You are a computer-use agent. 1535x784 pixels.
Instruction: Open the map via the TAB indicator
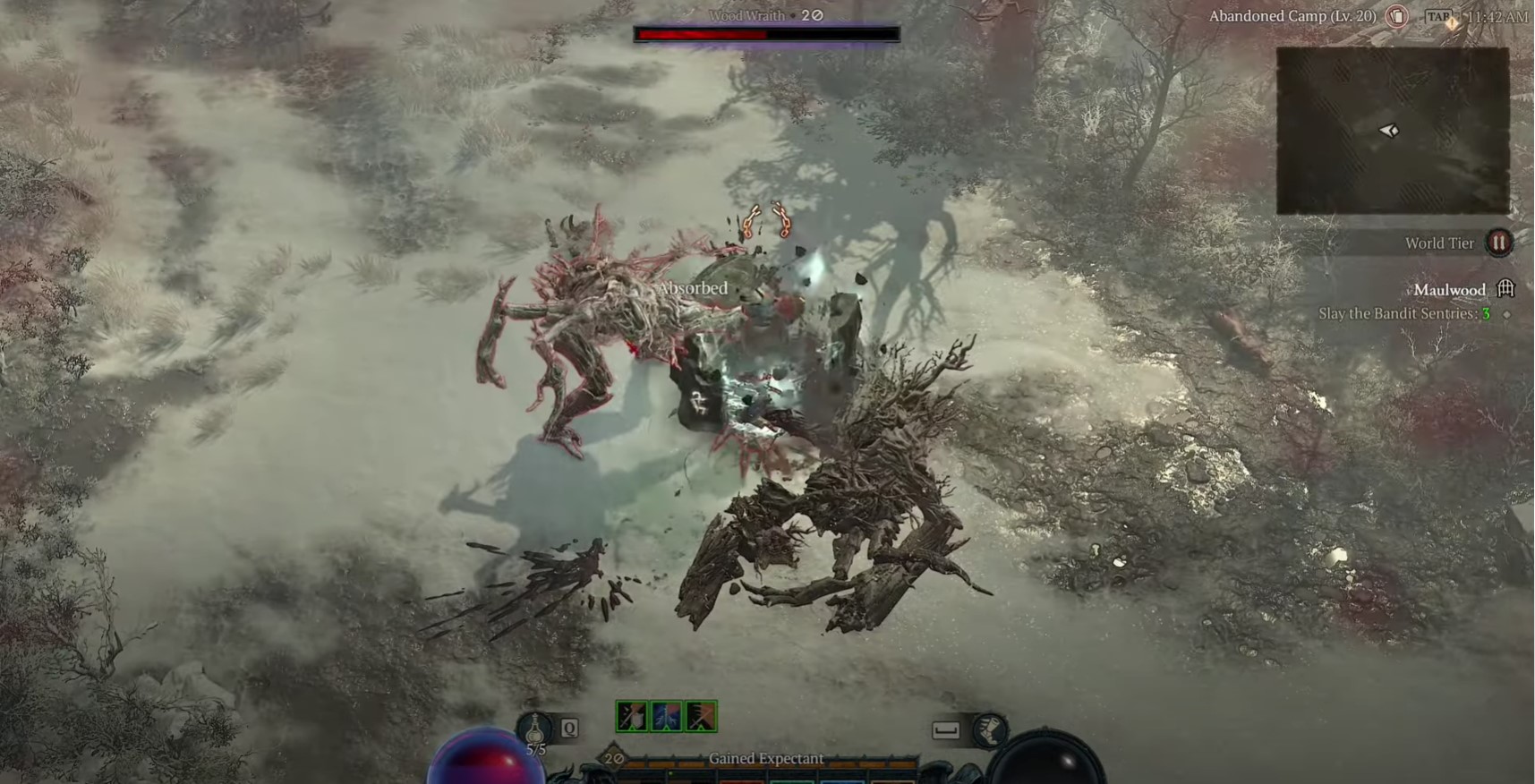(1439, 15)
